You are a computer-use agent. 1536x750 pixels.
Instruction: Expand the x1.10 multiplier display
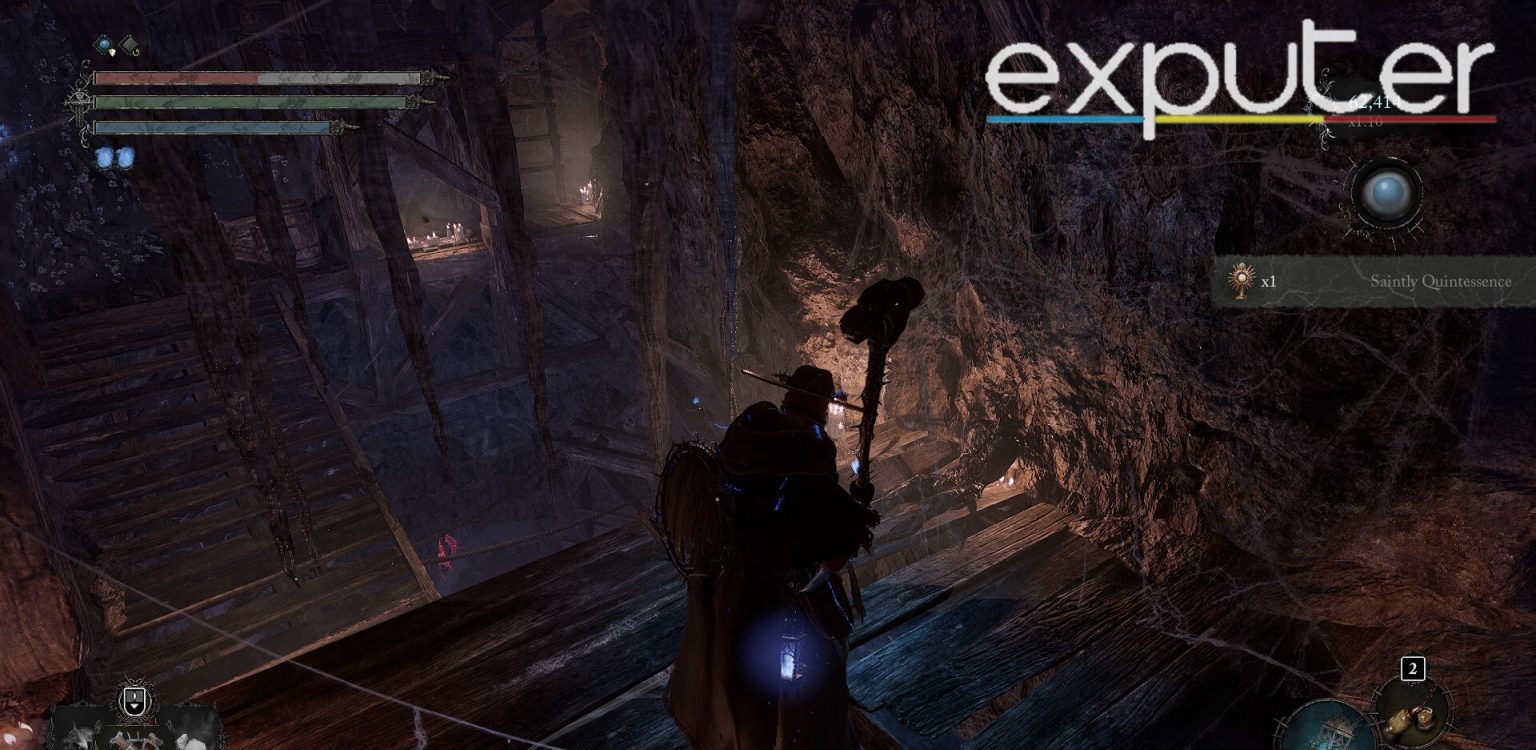coord(1365,122)
